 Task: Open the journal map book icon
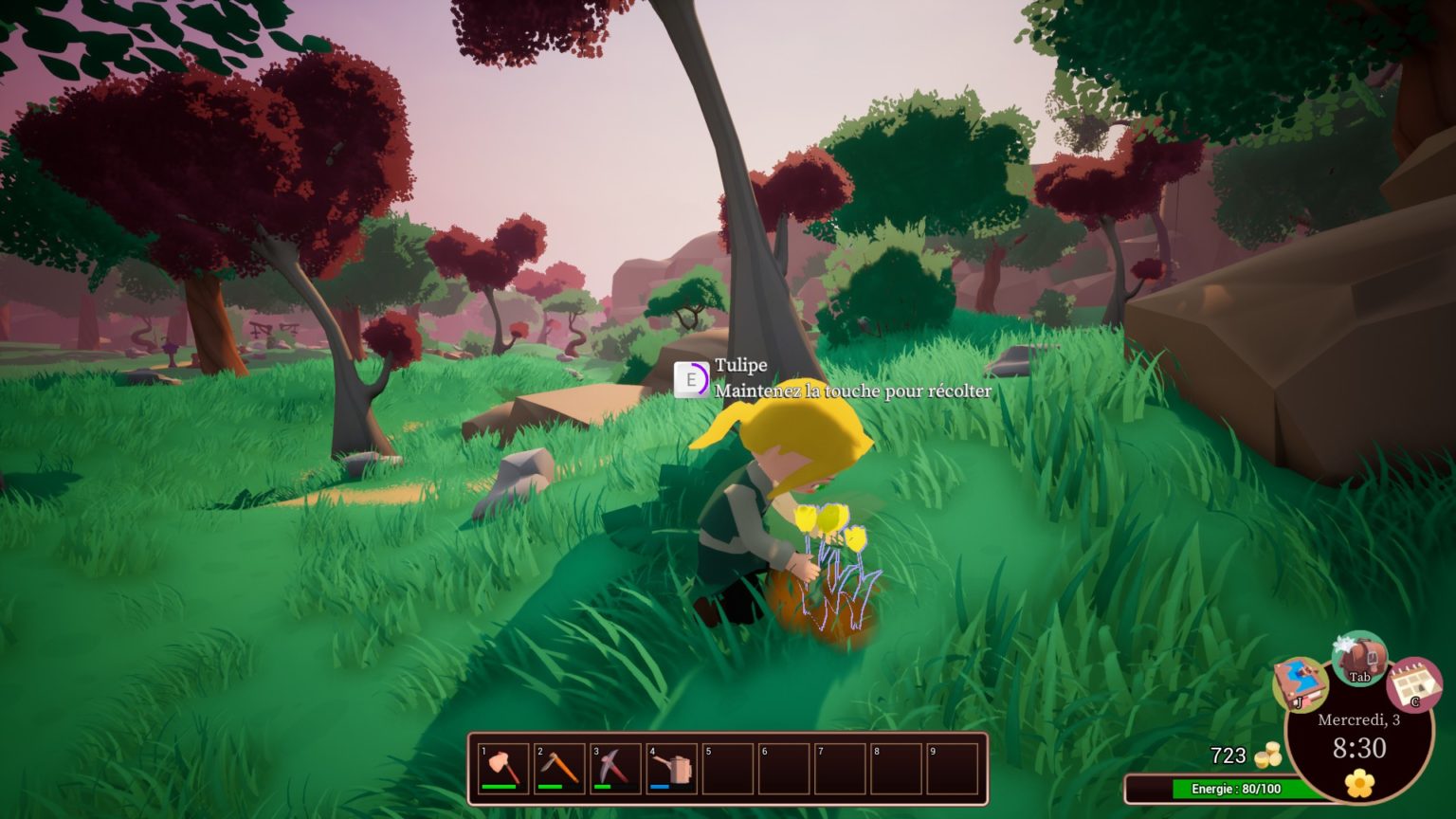[1300, 683]
